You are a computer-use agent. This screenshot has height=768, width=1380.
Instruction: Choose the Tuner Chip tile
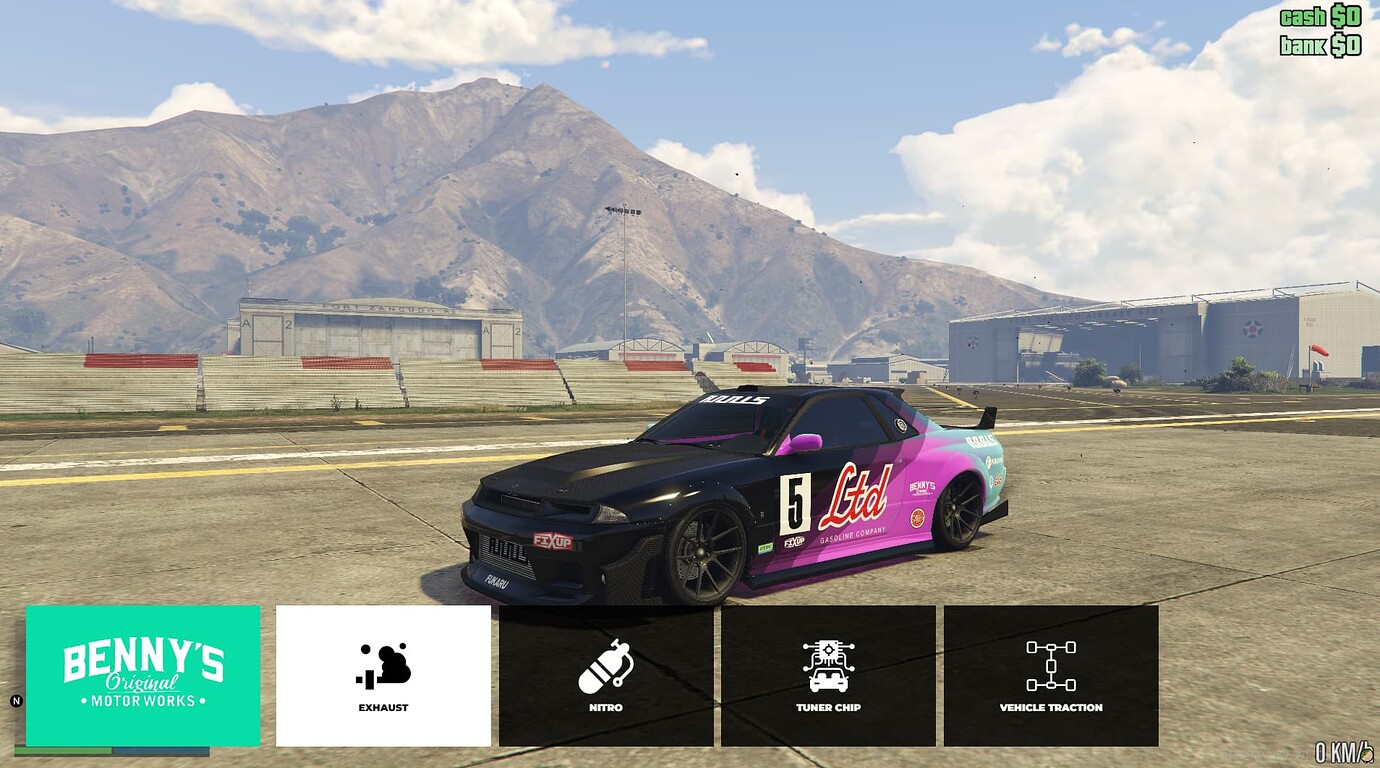(828, 675)
